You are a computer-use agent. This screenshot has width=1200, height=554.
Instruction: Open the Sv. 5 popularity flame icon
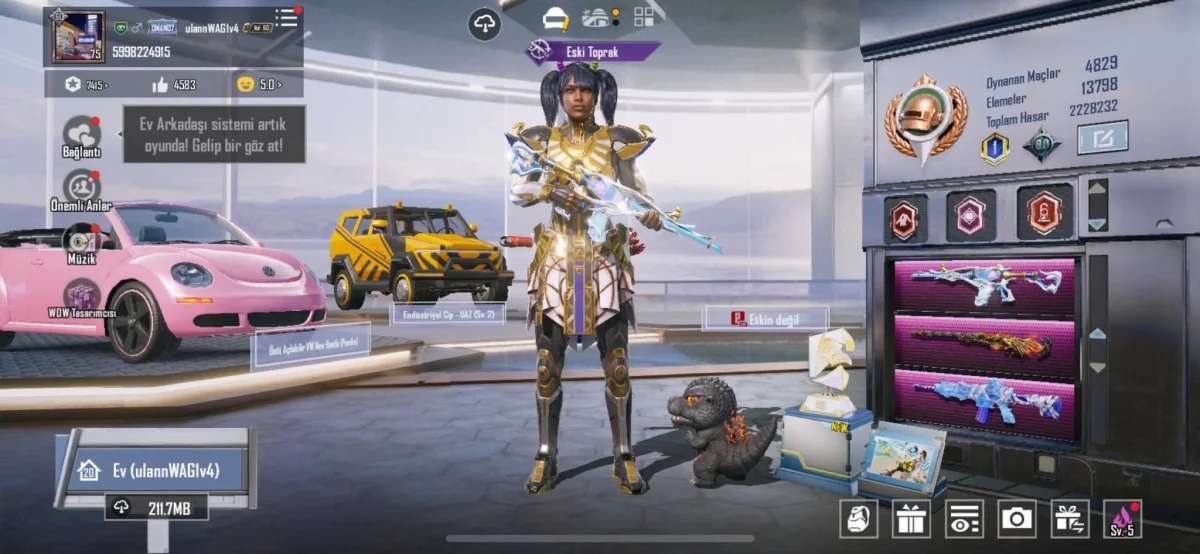click(x=1122, y=518)
